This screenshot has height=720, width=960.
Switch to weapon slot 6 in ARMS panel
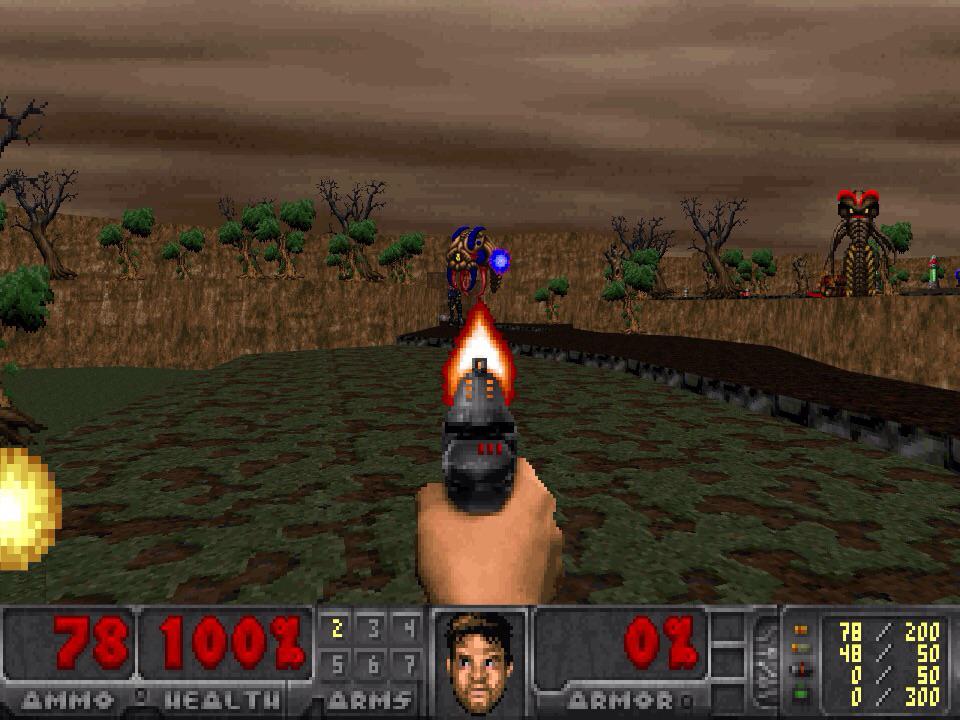point(372,663)
